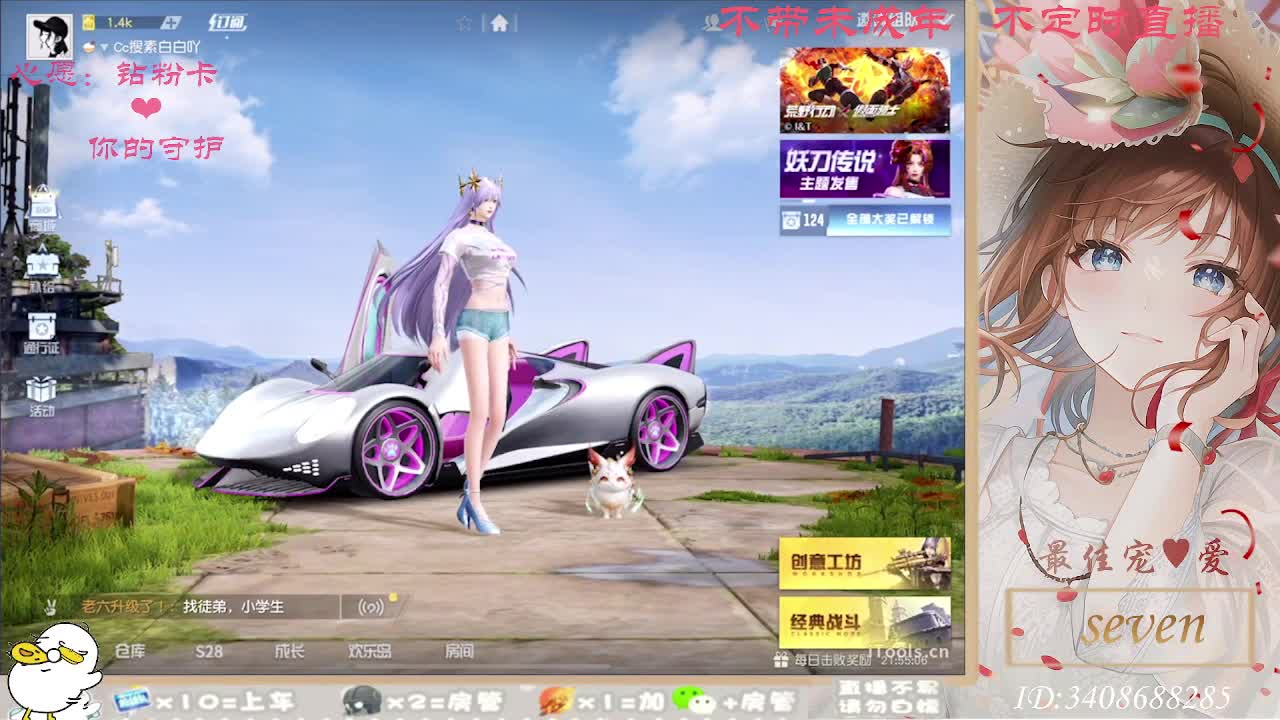The height and width of the screenshot is (720, 1280).
Task: Switch to the 欢乐岛 tab
Action: [371, 651]
